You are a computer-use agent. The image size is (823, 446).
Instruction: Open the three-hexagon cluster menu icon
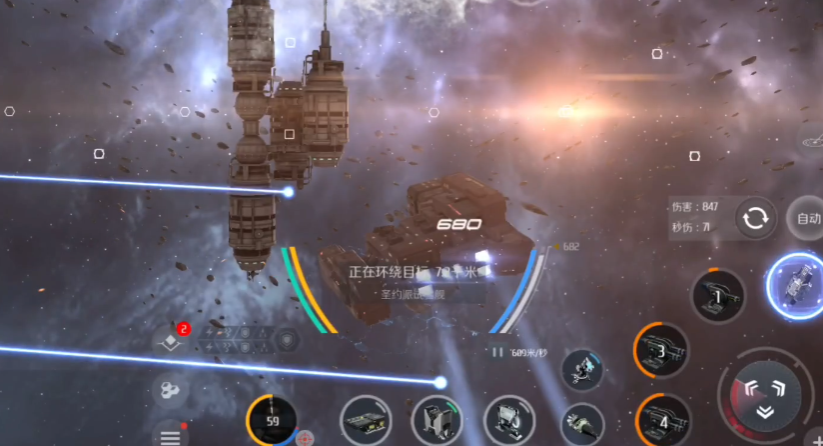[169, 388]
